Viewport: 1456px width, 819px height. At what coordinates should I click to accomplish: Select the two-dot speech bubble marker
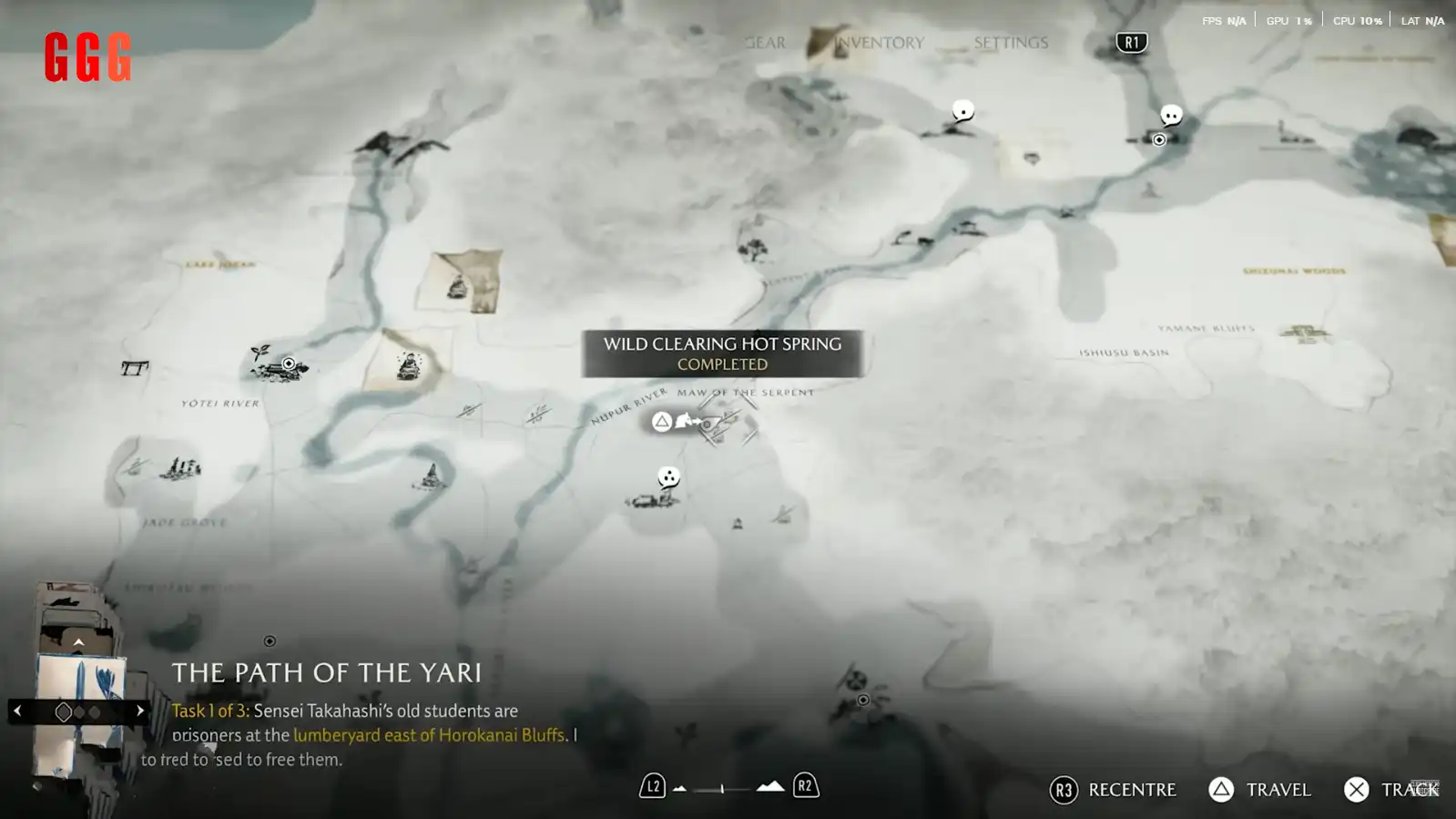pos(1171,116)
